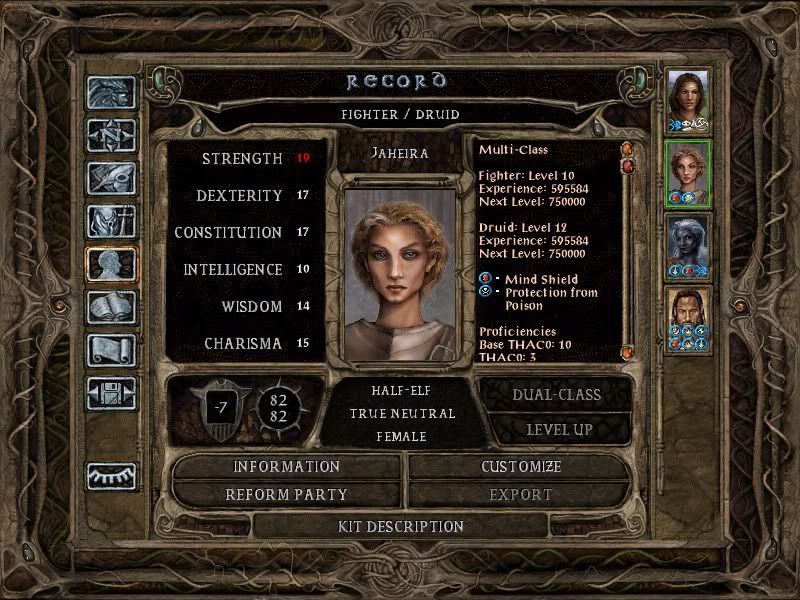This screenshot has height=600, width=800.
Task: Click the Level Up button
Action: 556,429
